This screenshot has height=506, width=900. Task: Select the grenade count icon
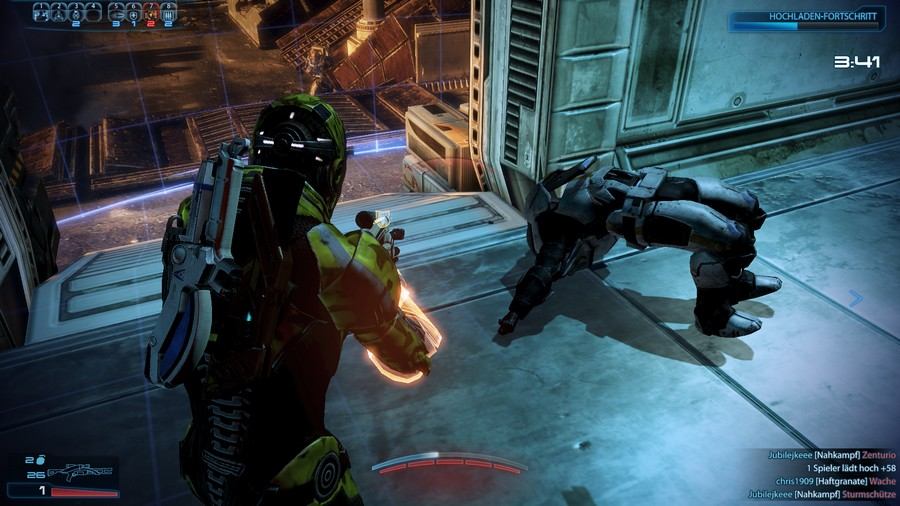tap(41, 460)
